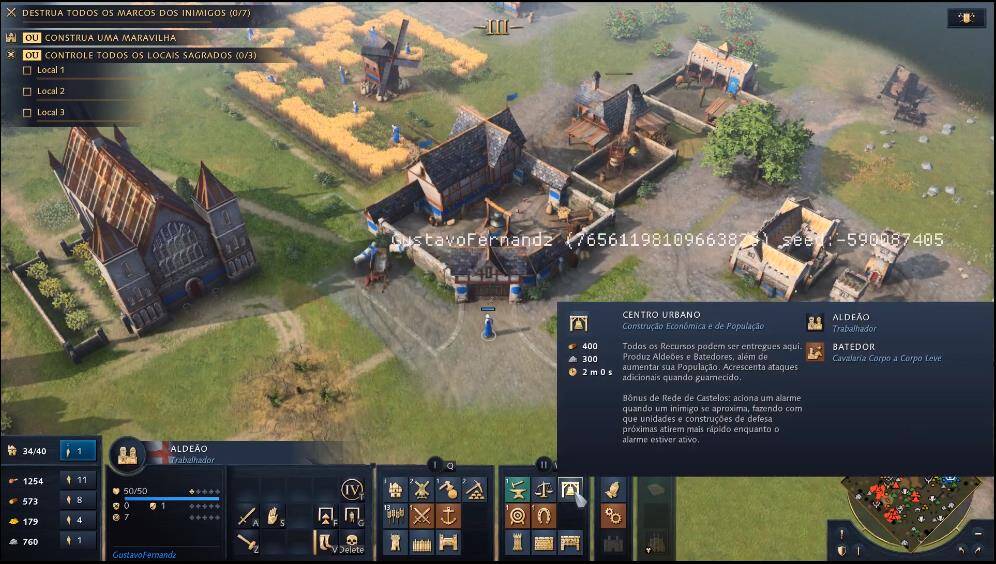Viewport: 996px width, 564px height.
Task: Open the Age IV advancement button
Action: click(x=351, y=490)
